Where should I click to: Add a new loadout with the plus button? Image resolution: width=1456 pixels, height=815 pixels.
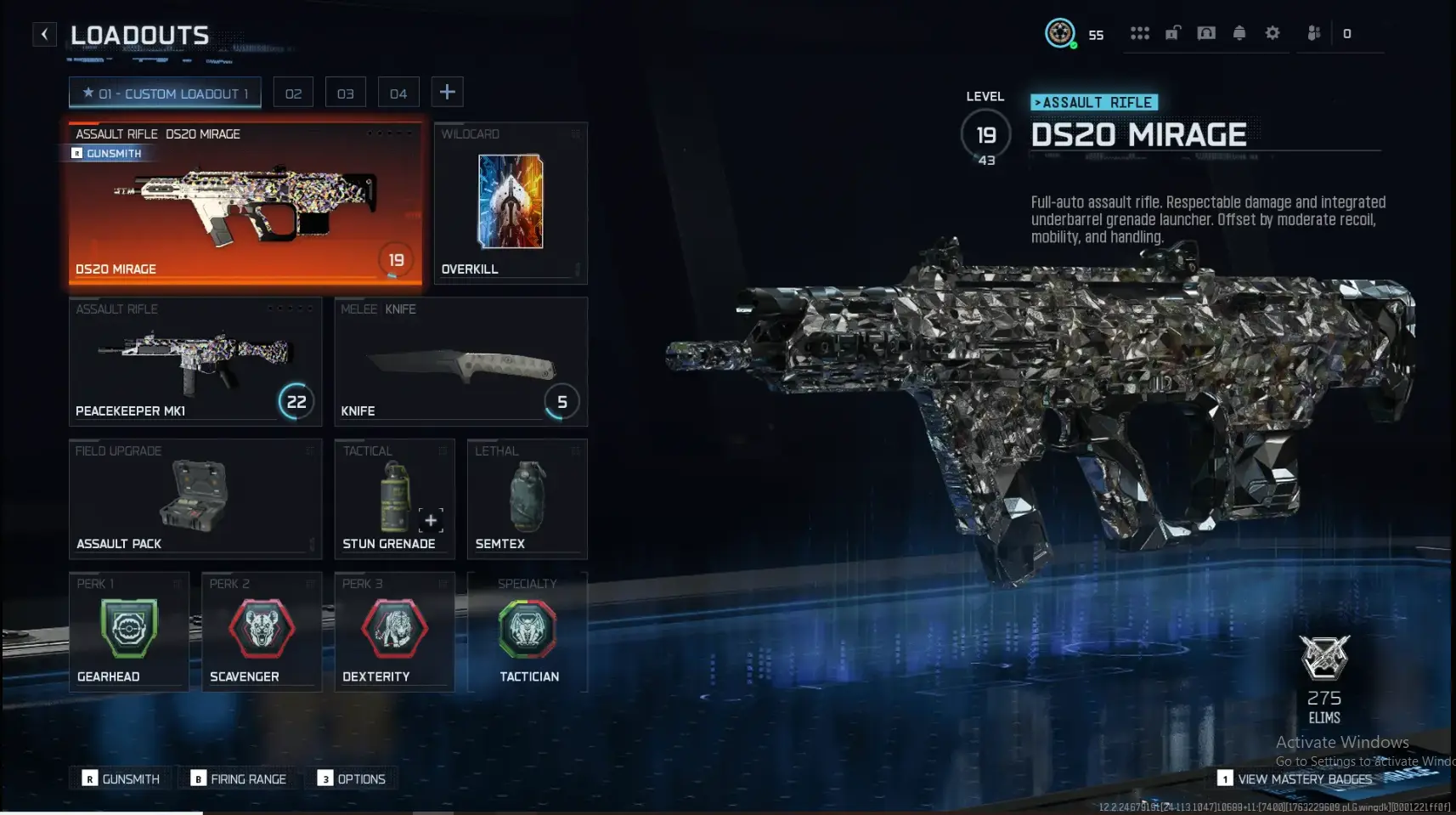[448, 91]
